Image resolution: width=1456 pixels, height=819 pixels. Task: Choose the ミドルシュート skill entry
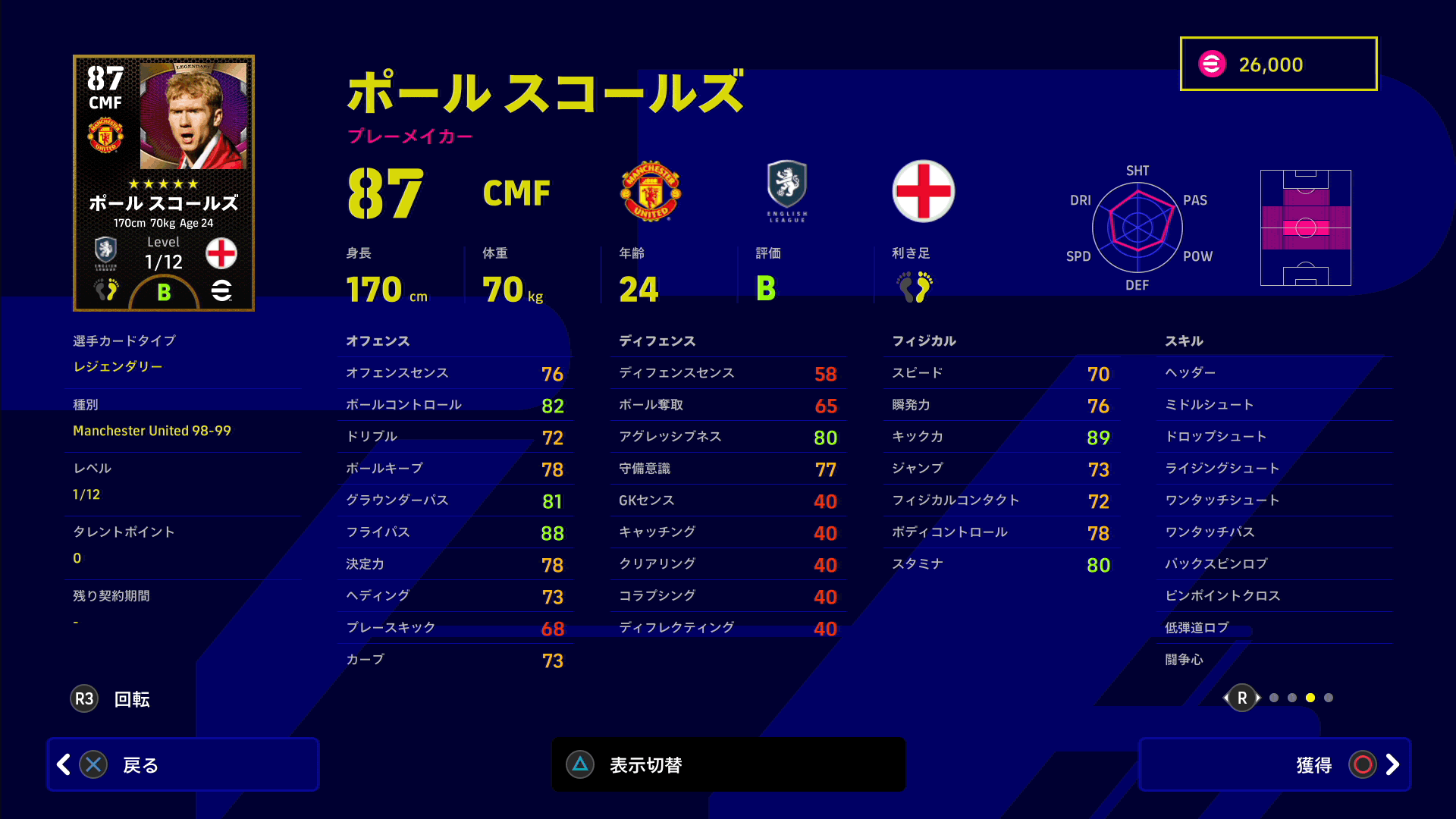coord(1274,405)
